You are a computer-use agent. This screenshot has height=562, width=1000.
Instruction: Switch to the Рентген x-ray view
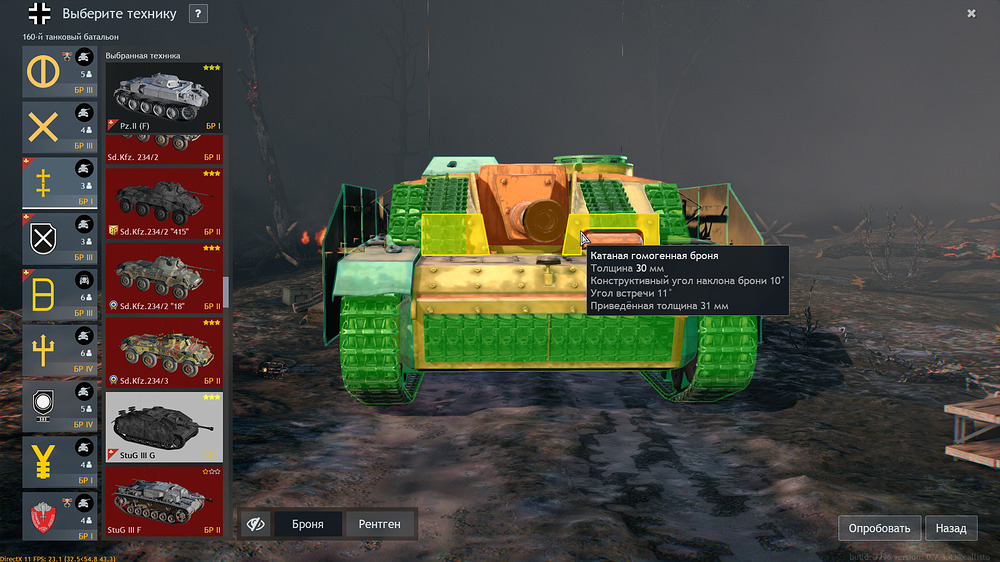[379, 524]
